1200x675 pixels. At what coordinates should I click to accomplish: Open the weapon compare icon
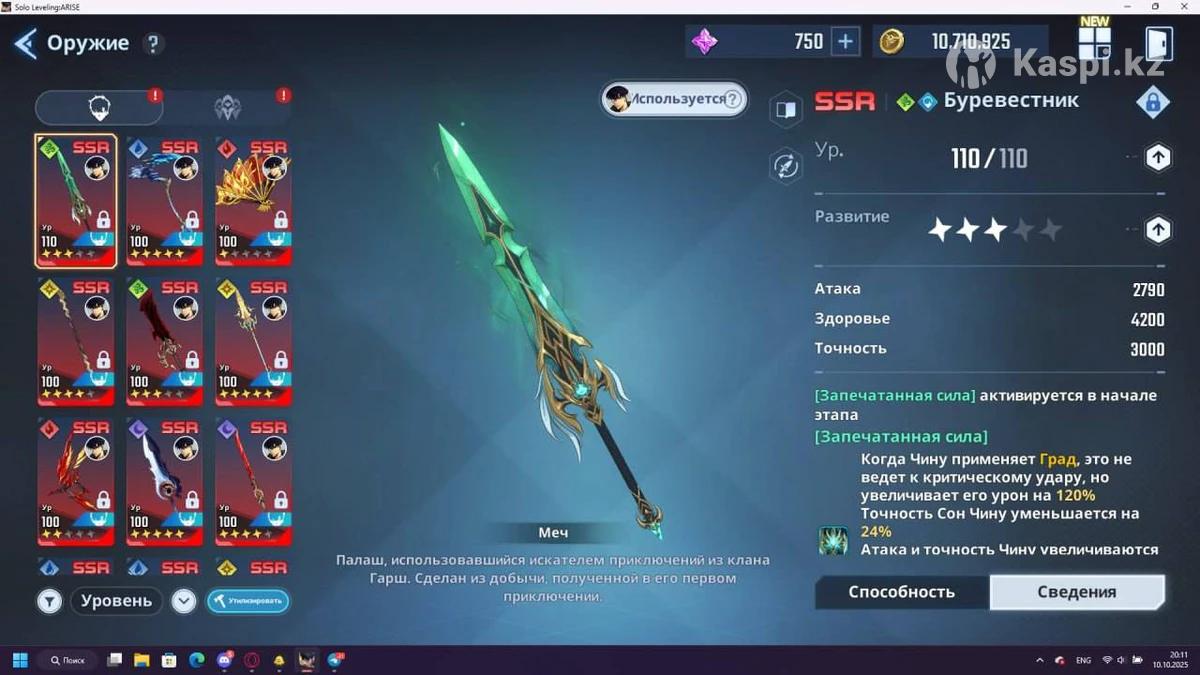[786, 110]
